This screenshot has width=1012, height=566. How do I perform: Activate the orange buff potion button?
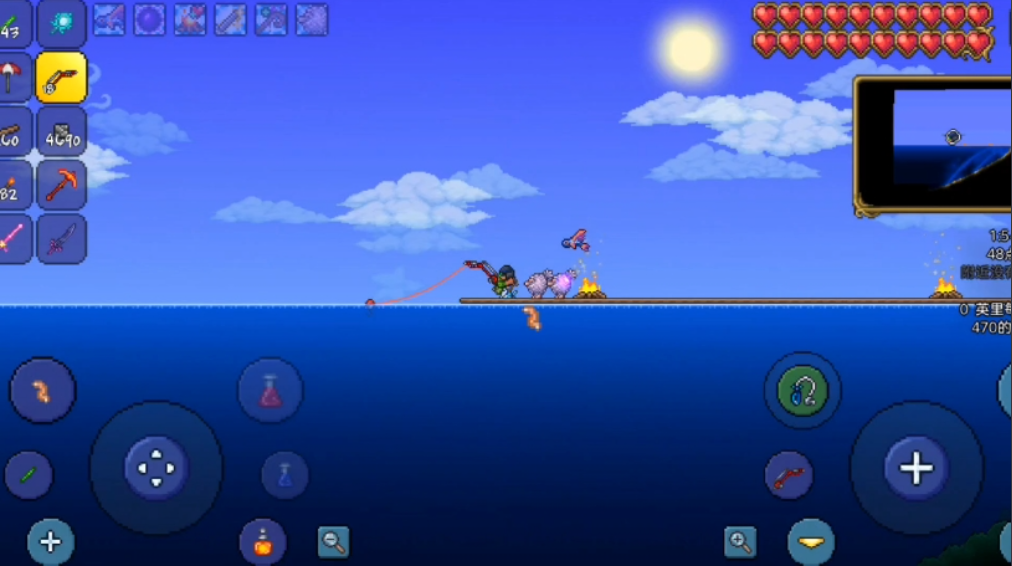point(262,542)
